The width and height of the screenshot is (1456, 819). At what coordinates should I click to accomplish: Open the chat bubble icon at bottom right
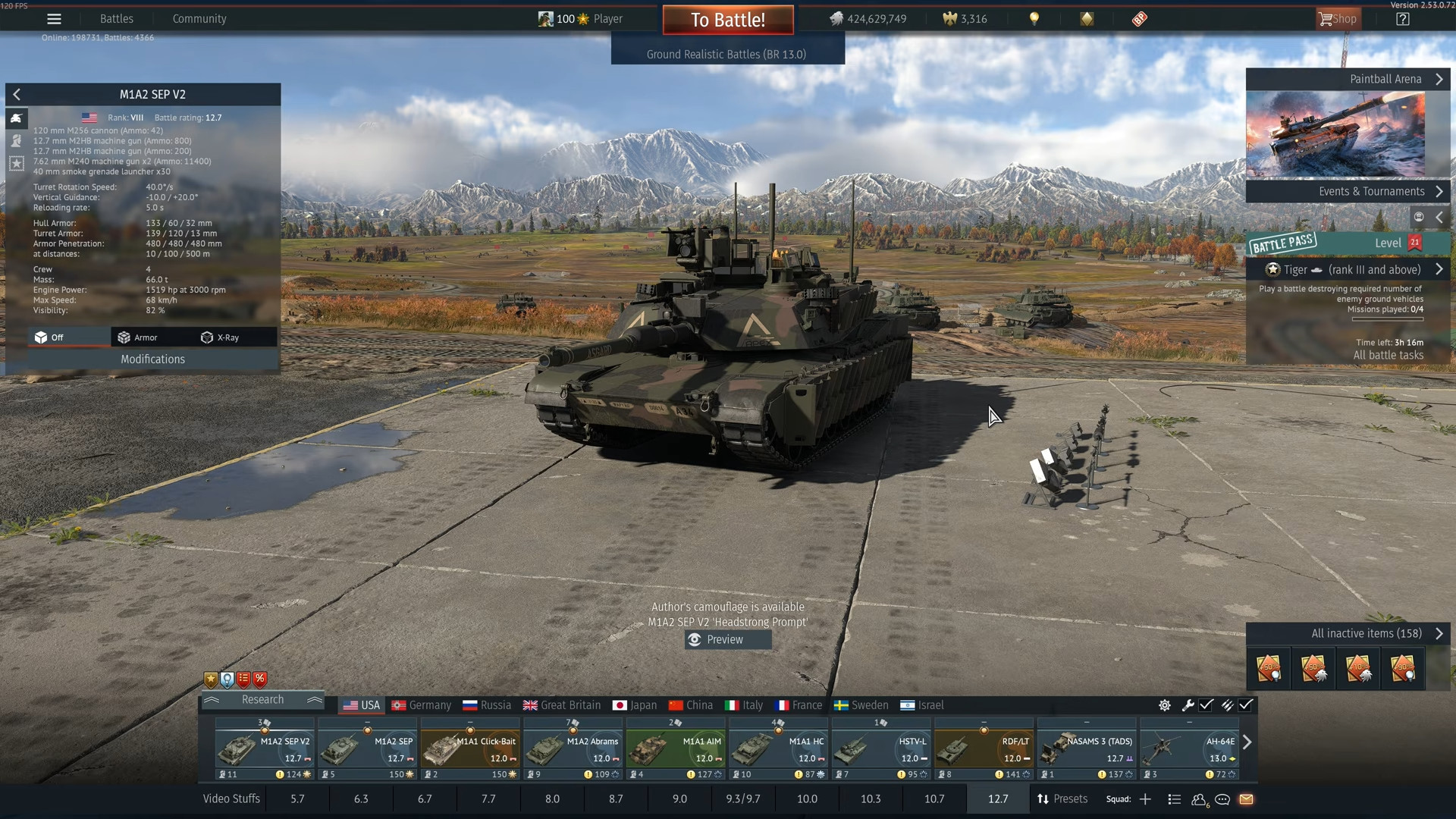click(1222, 800)
